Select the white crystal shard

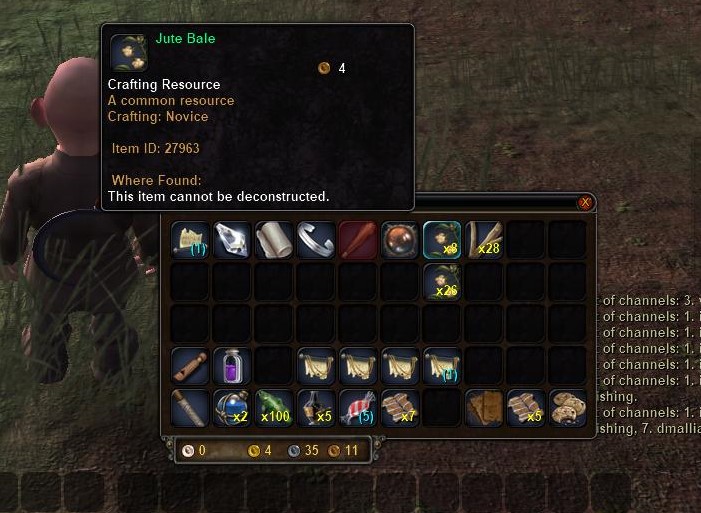[231, 239]
